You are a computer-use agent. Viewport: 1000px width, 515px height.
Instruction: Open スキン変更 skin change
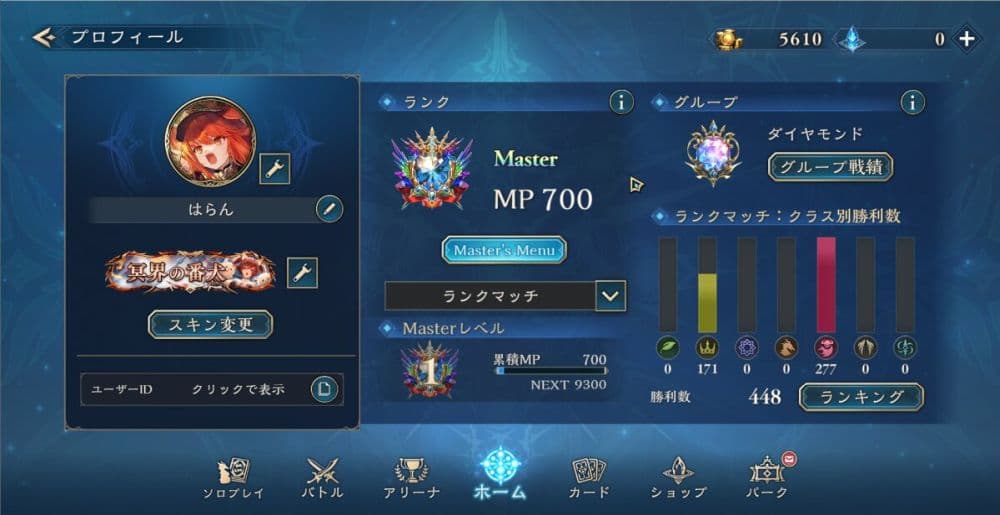click(x=210, y=324)
